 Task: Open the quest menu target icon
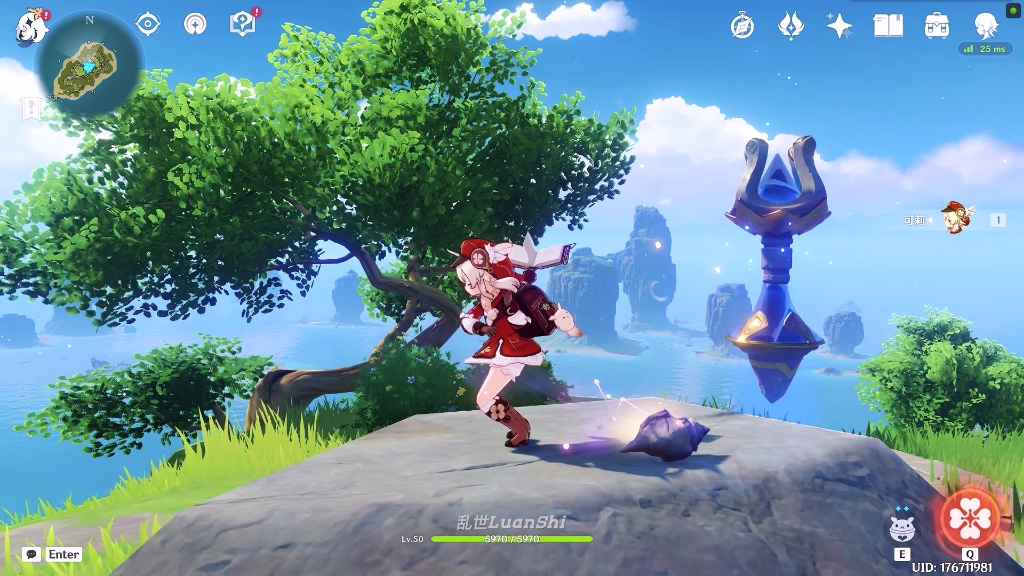(148, 24)
